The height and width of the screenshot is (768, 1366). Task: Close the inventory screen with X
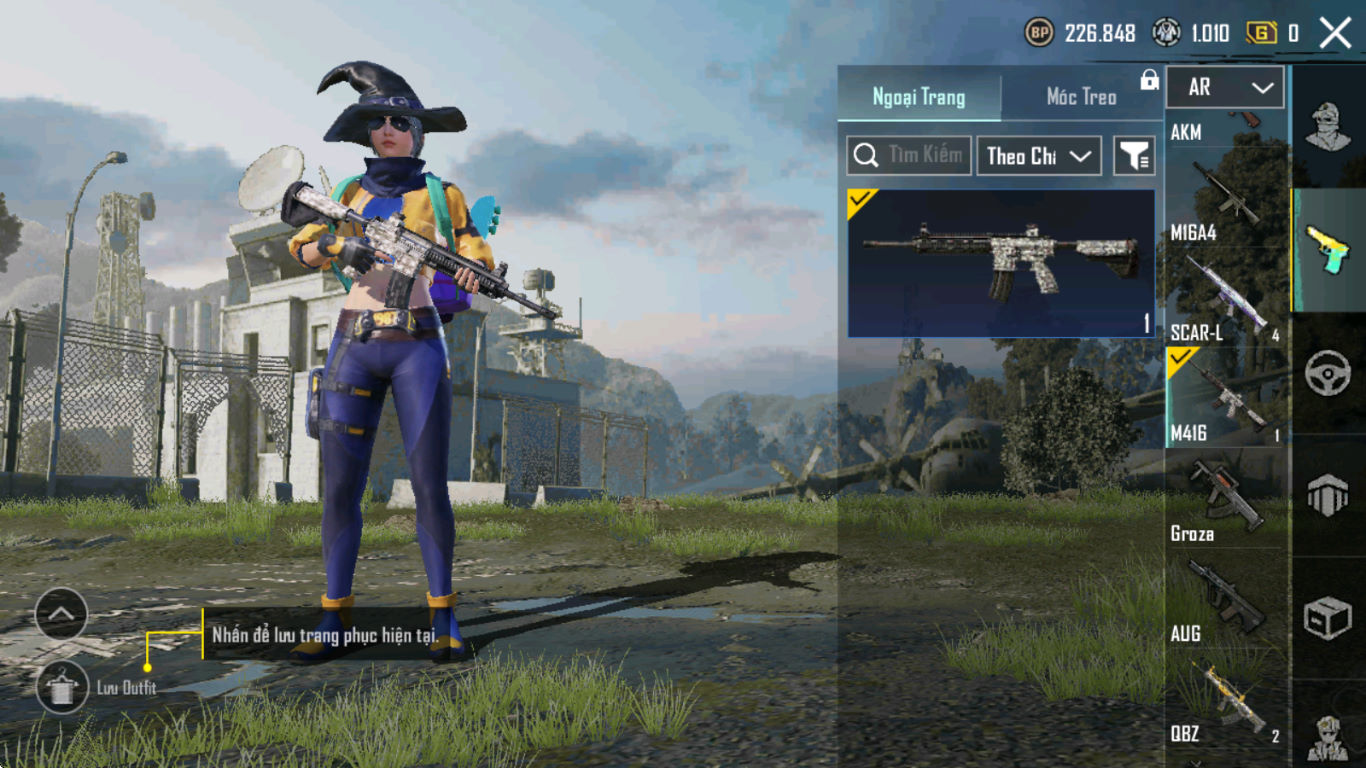click(1335, 33)
